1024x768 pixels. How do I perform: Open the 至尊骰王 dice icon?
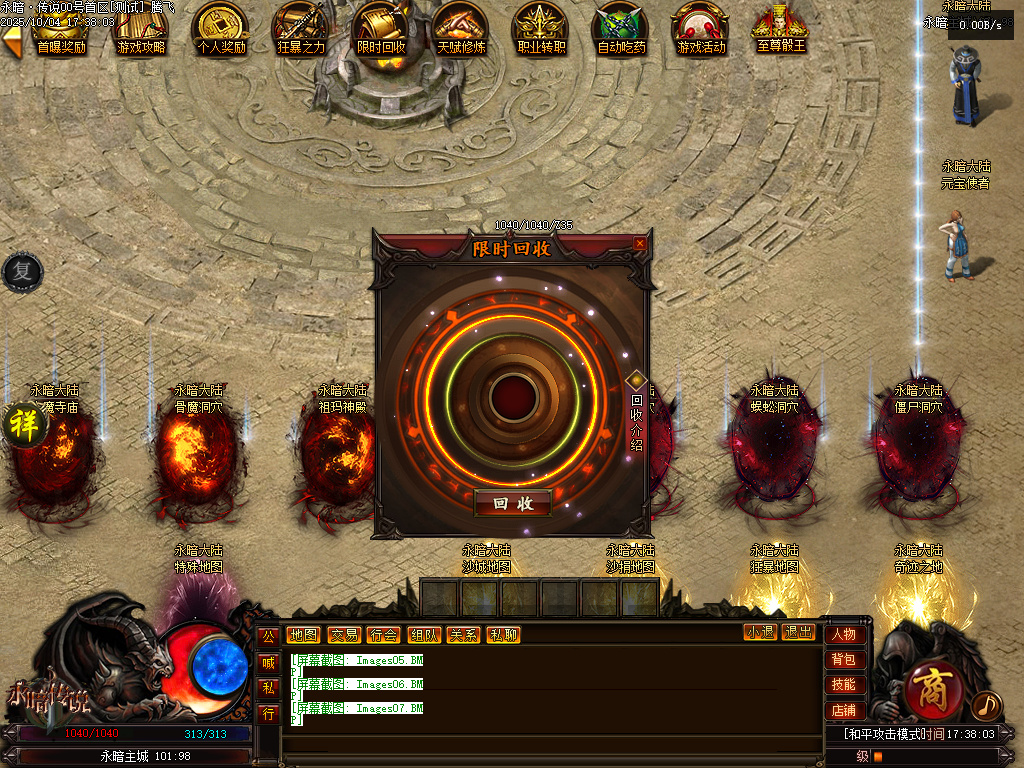point(781,28)
